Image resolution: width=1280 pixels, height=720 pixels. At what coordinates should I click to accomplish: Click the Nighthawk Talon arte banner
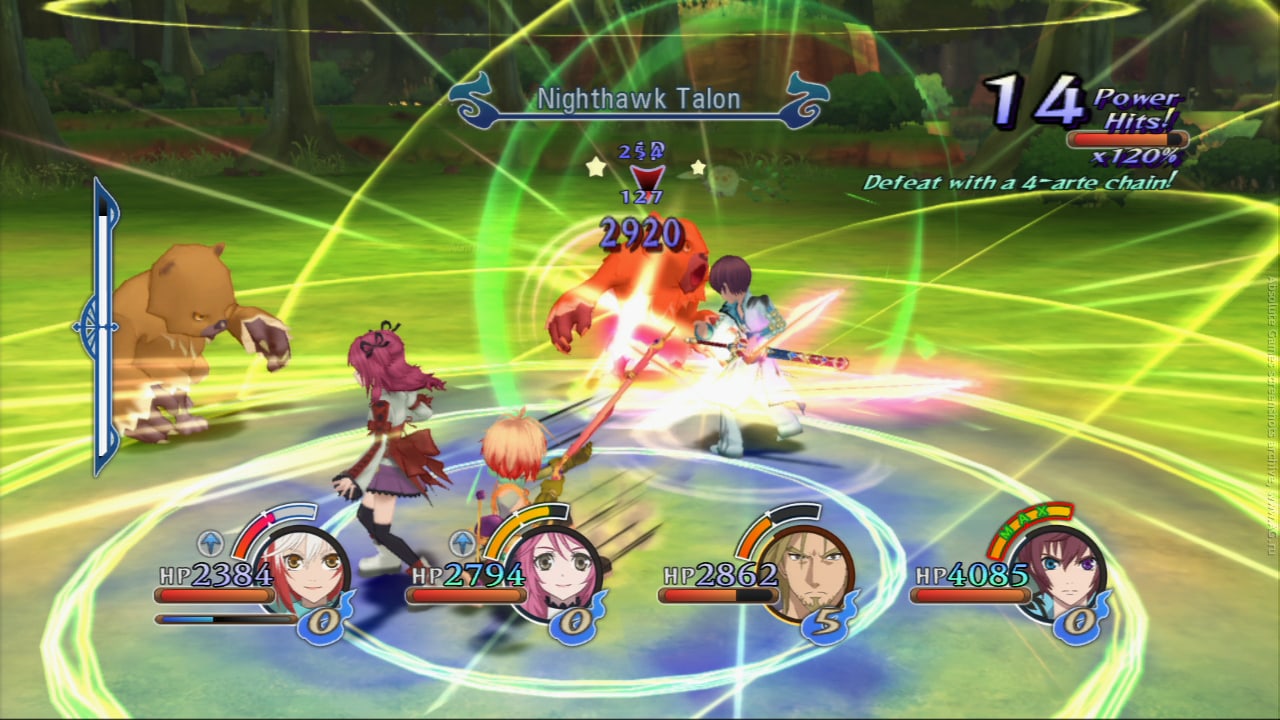639,100
